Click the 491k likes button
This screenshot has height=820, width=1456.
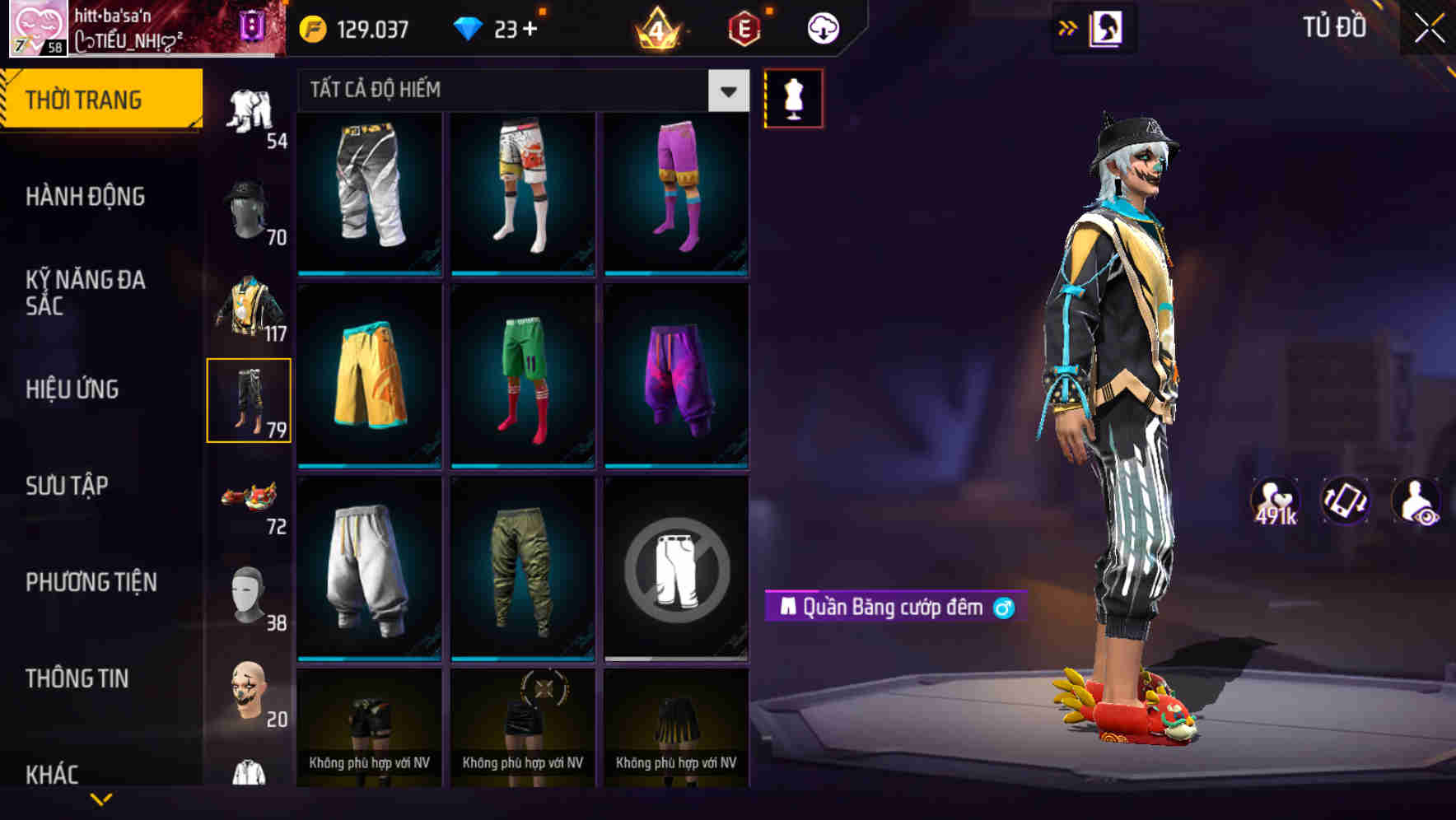1275,501
